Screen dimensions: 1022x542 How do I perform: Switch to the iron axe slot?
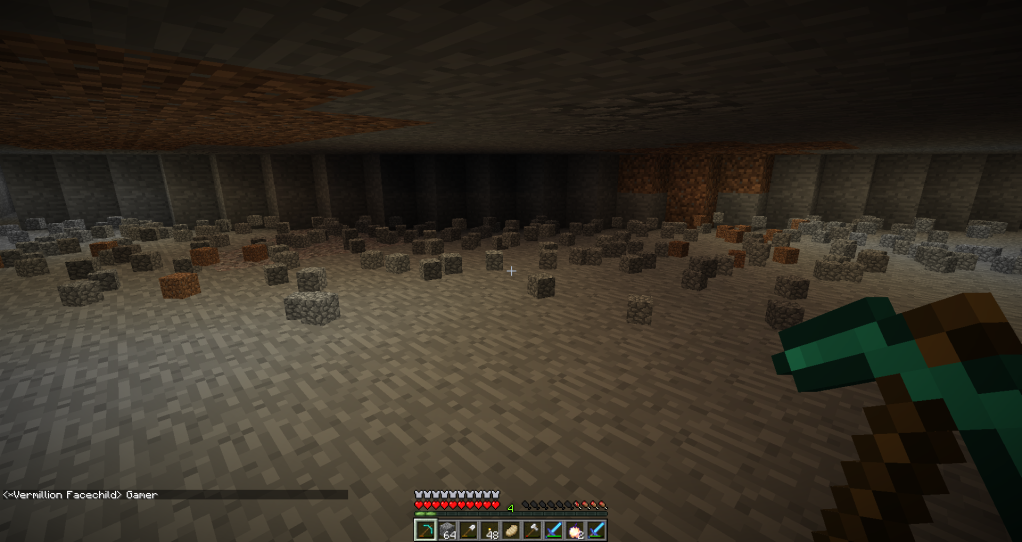click(533, 530)
